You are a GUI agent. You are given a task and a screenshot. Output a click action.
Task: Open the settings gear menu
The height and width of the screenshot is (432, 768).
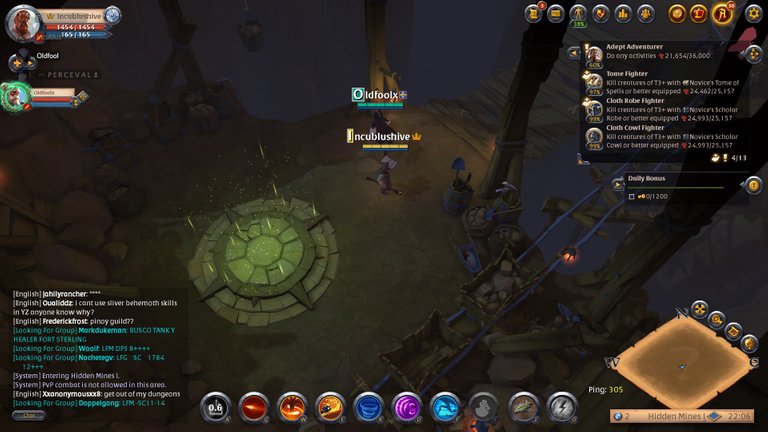click(754, 13)
